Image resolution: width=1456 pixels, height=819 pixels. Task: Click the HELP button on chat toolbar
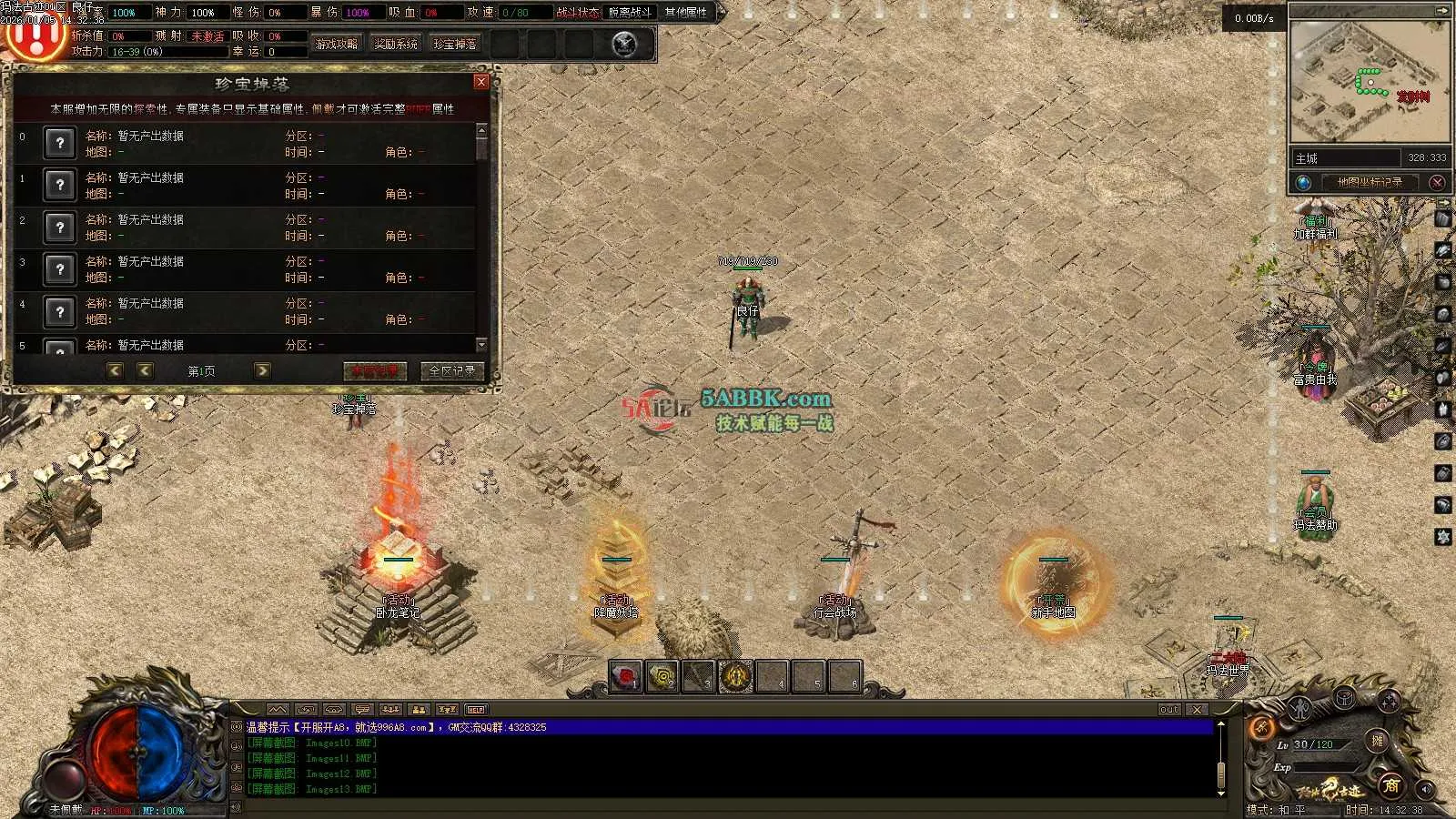point(476,709)
